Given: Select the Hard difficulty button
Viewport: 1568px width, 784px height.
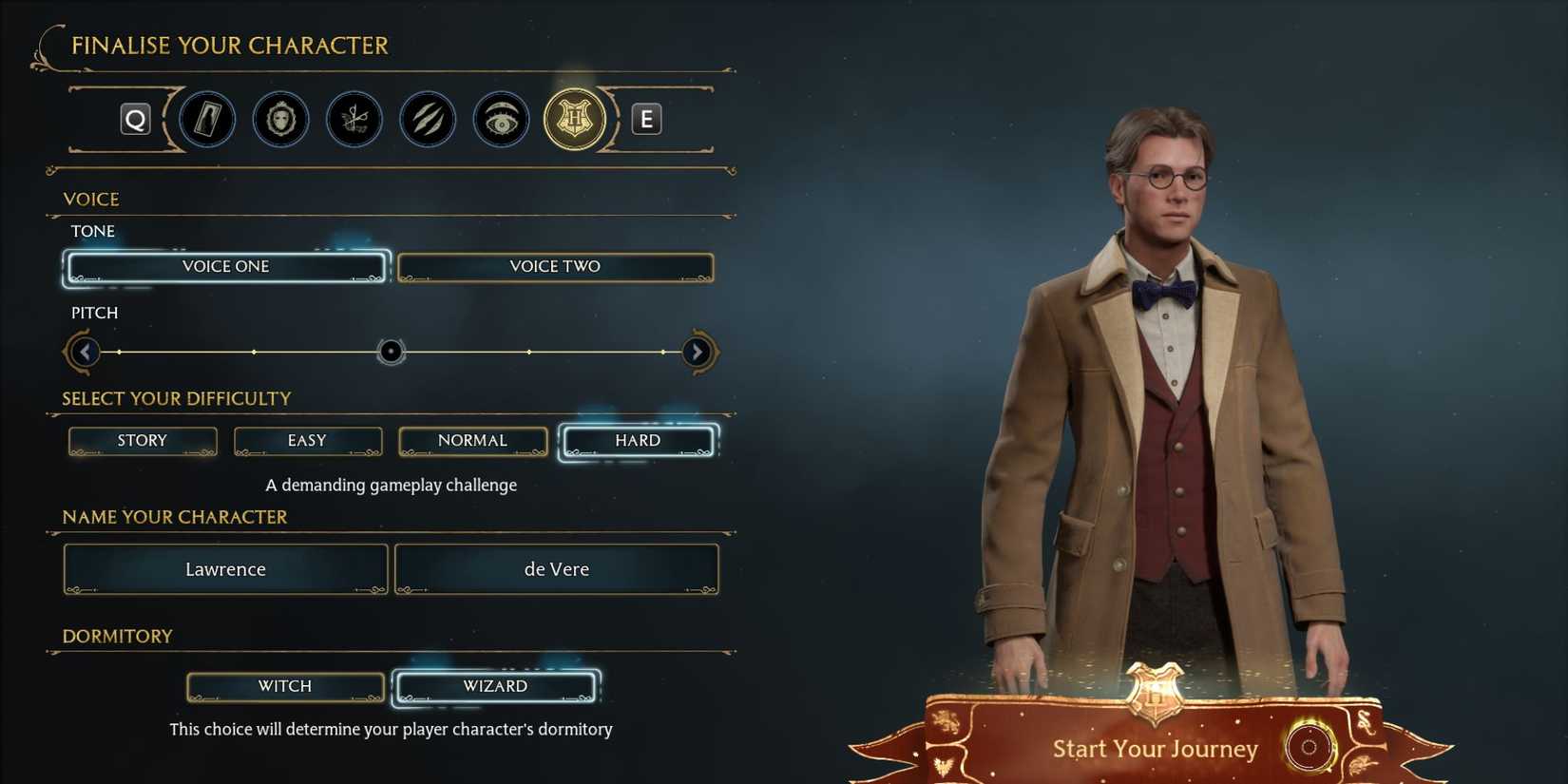Looking at the screenshot, I should click(637, 440).
